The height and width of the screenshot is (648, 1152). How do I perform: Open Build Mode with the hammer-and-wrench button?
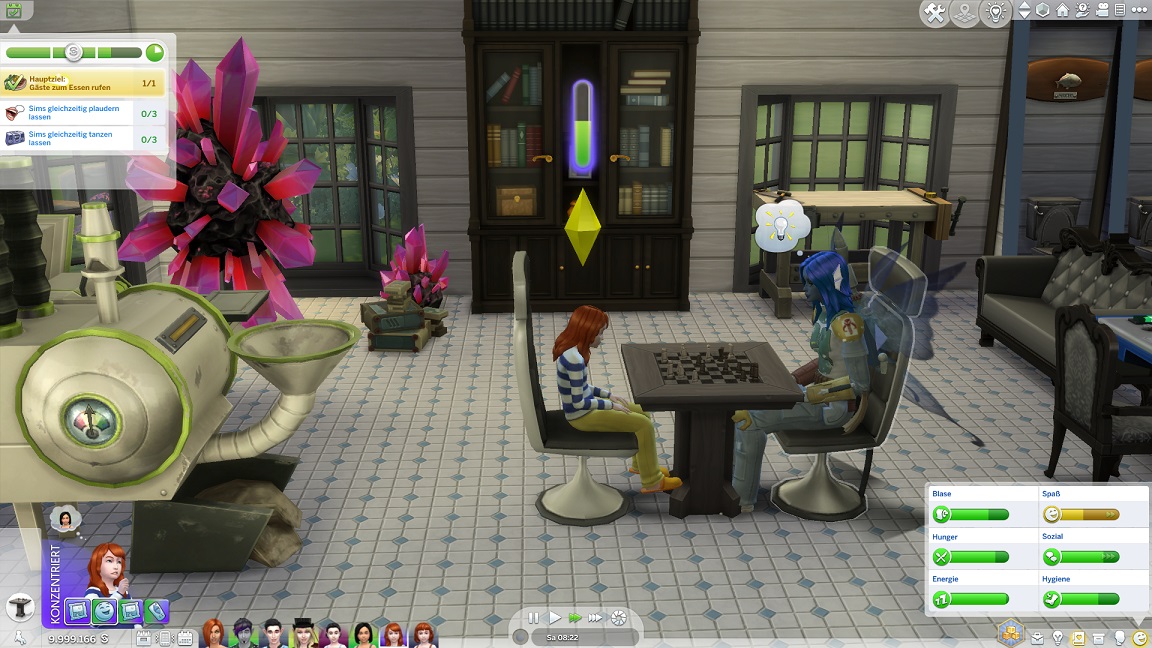tap(936, 13)
